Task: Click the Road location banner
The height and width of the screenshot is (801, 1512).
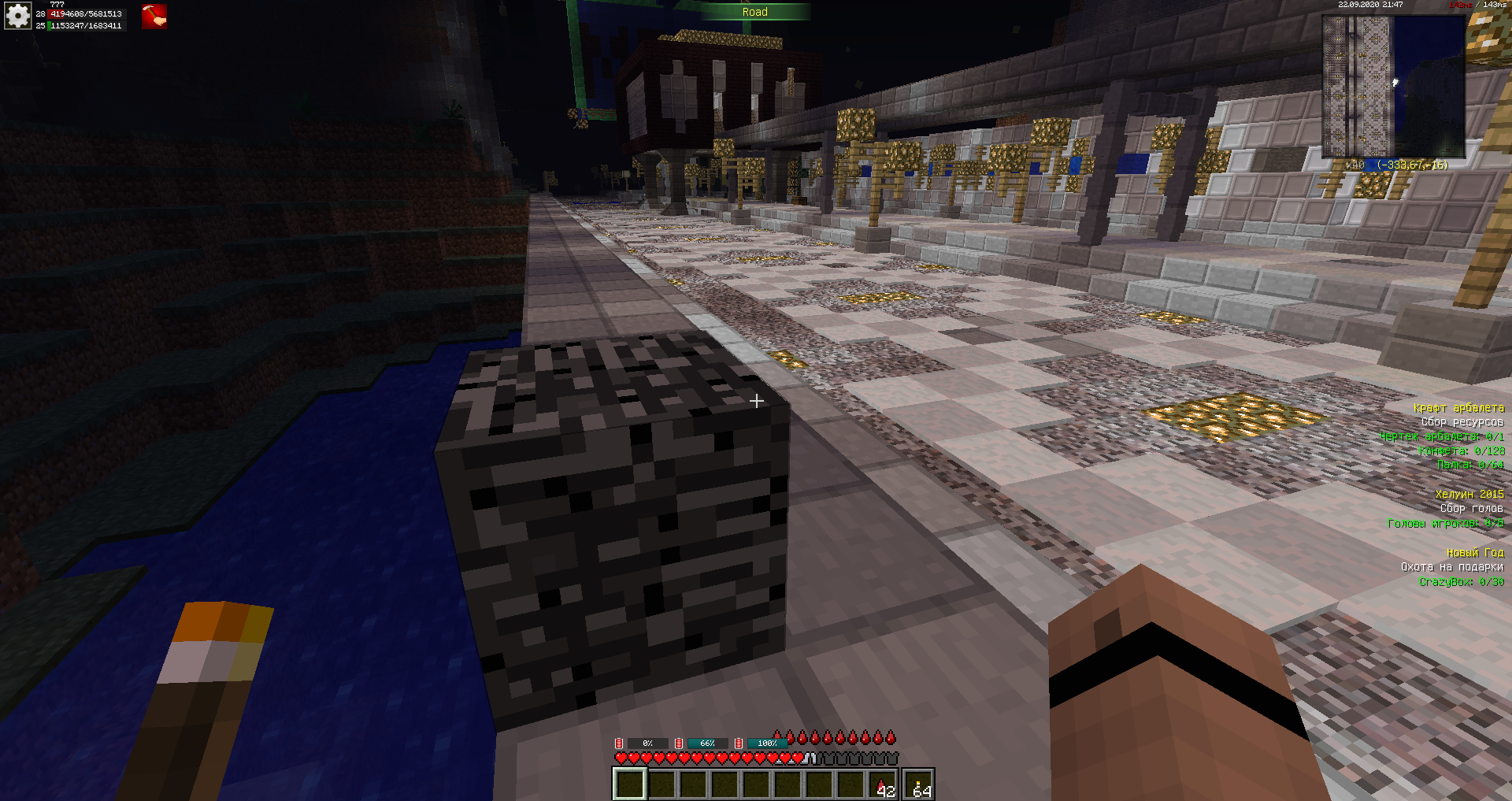Action: pos(754,12)
